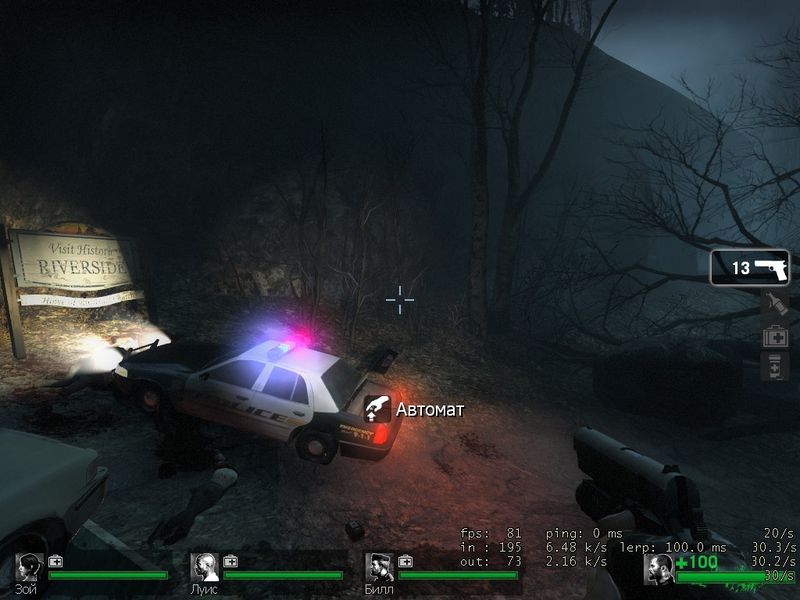Image resolution: width=800 pixels, height=600 pixels.
Task: Select the pain pills bottle slot
Action: click(x=775, y=367)
